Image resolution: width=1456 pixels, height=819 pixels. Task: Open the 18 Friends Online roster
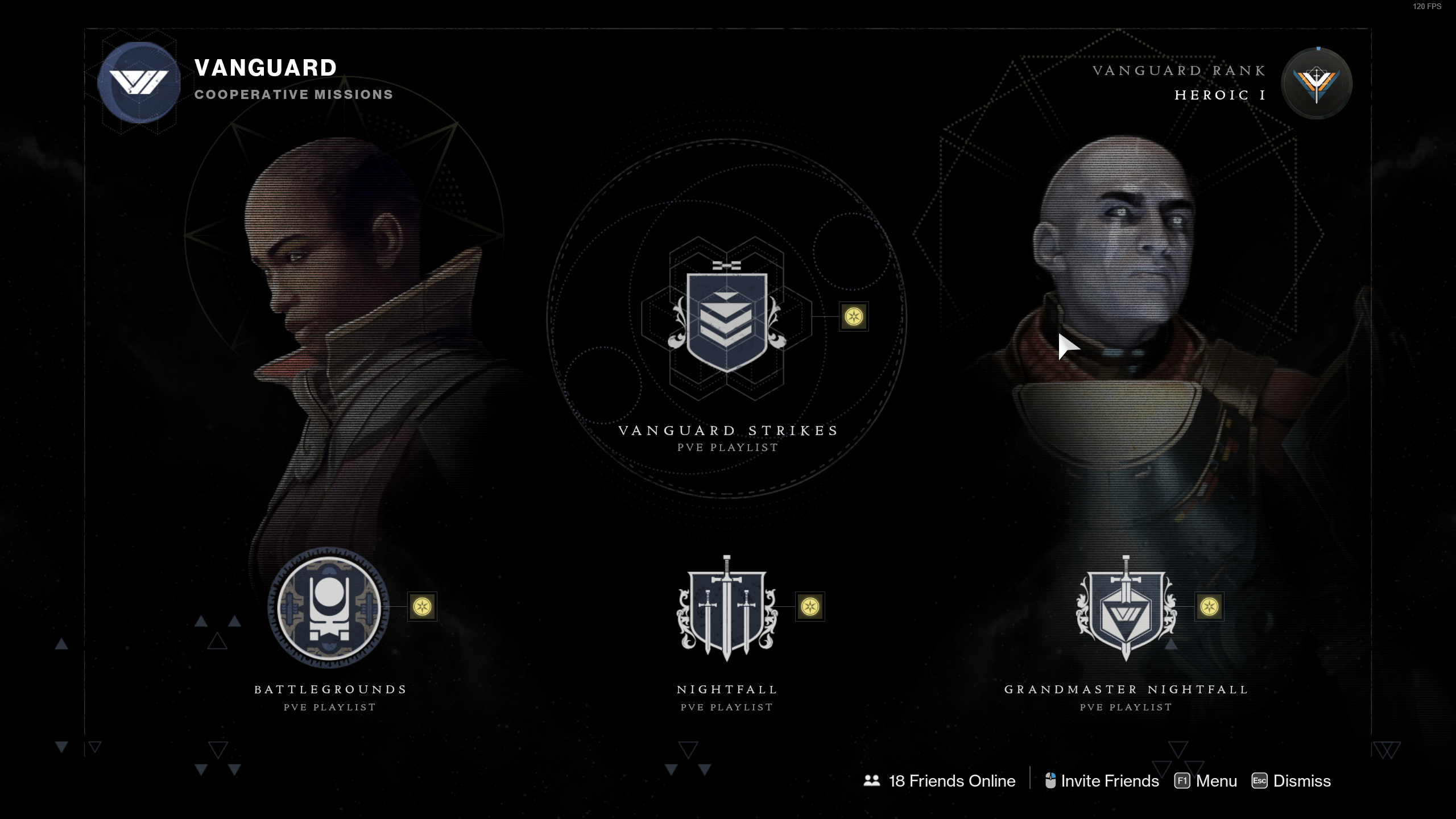940,781
